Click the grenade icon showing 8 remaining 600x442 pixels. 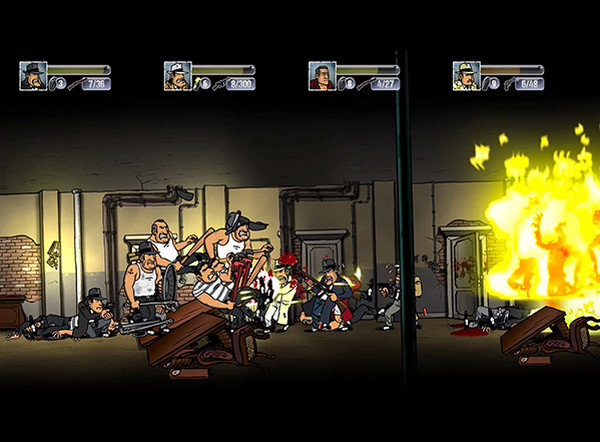pyautogui.click(x=341, y=84)
